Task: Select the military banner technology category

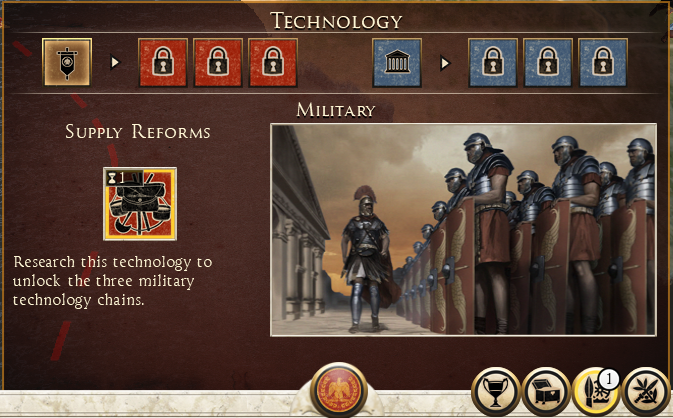Action: tap(68, 63)
